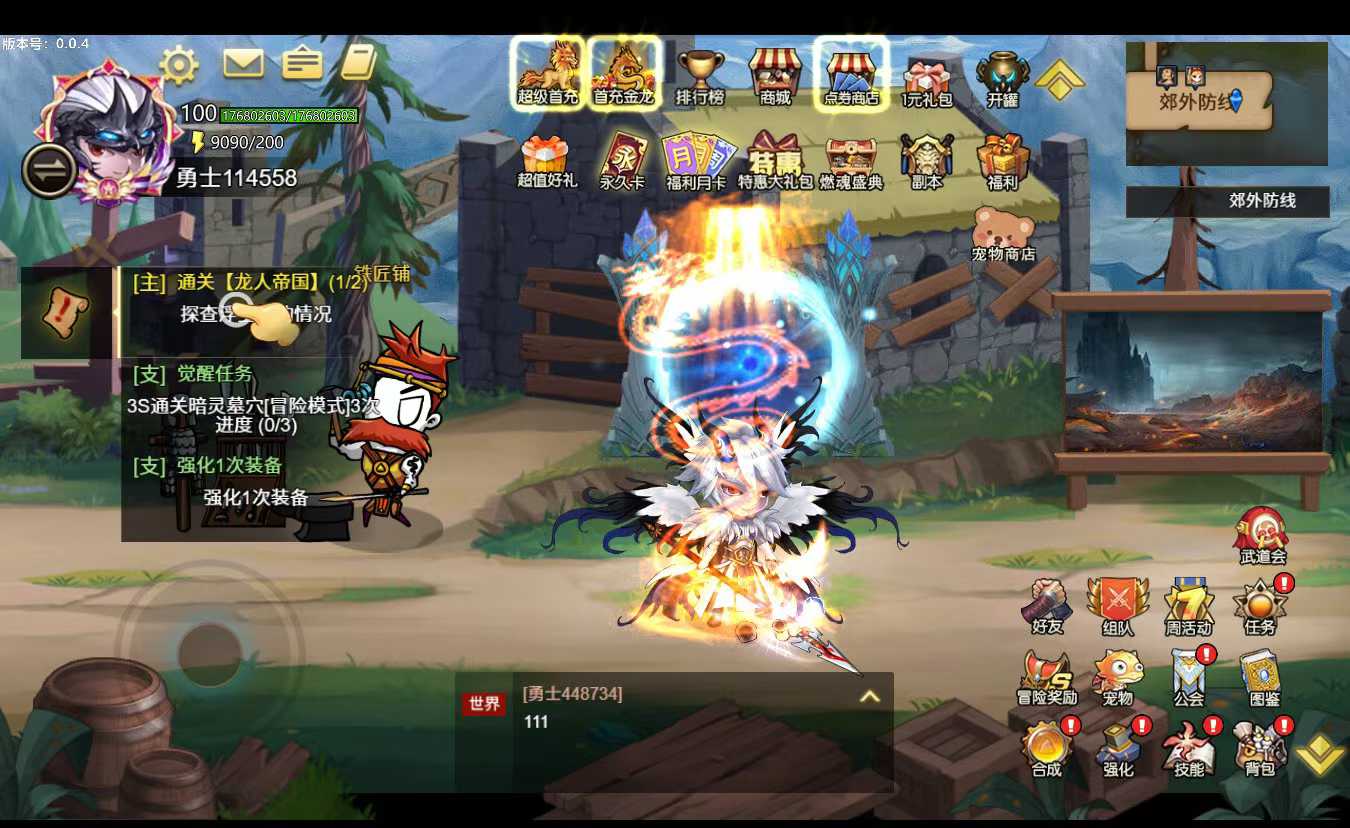Image resolution: width=1350 pixels, height=828 pixels.
Task: Enter the 副本 dungeon menu
Action: click(x=926, y=160)
